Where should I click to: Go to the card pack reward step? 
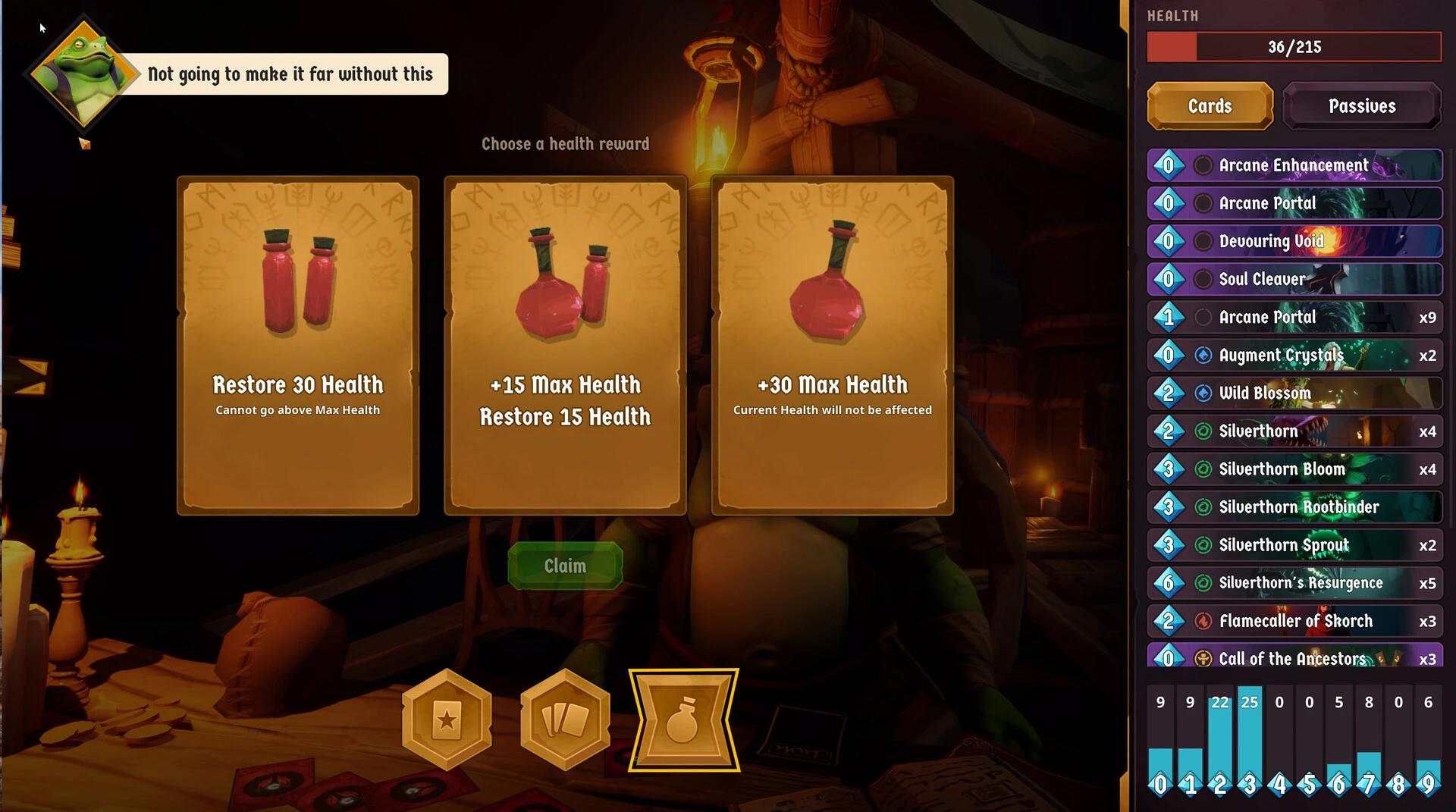(565, 720)
